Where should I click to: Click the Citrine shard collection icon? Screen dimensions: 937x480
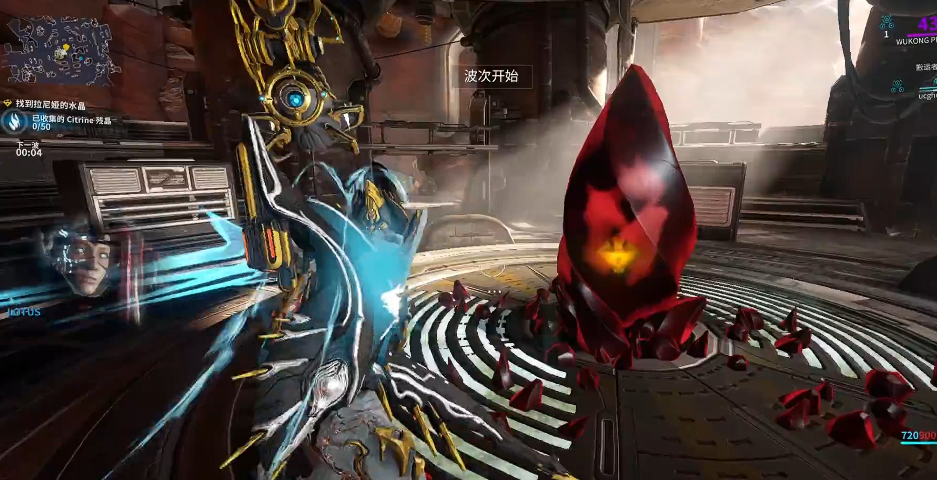[14, 122]
